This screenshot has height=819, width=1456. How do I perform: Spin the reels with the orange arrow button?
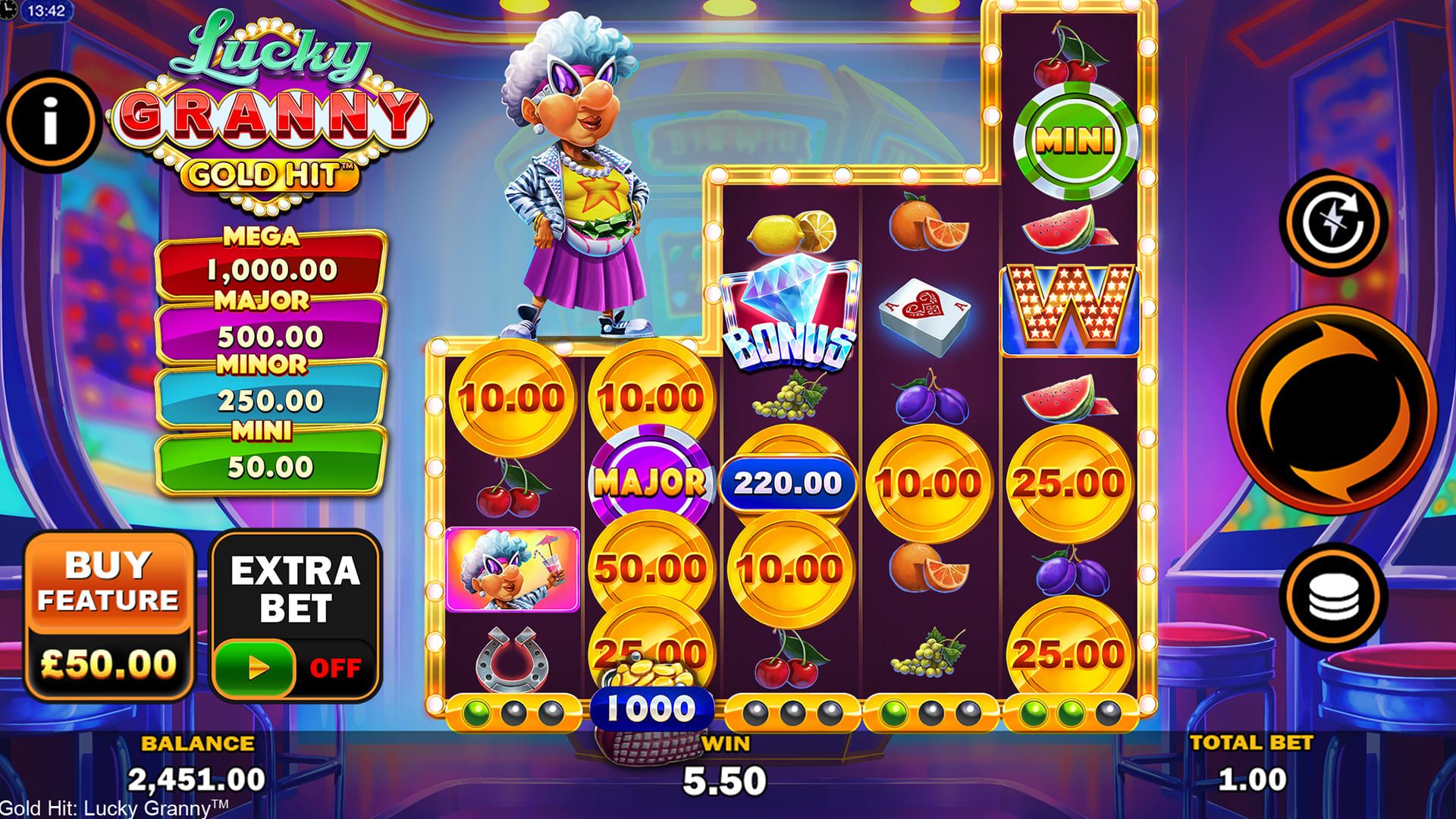[x=1331, y=409]
